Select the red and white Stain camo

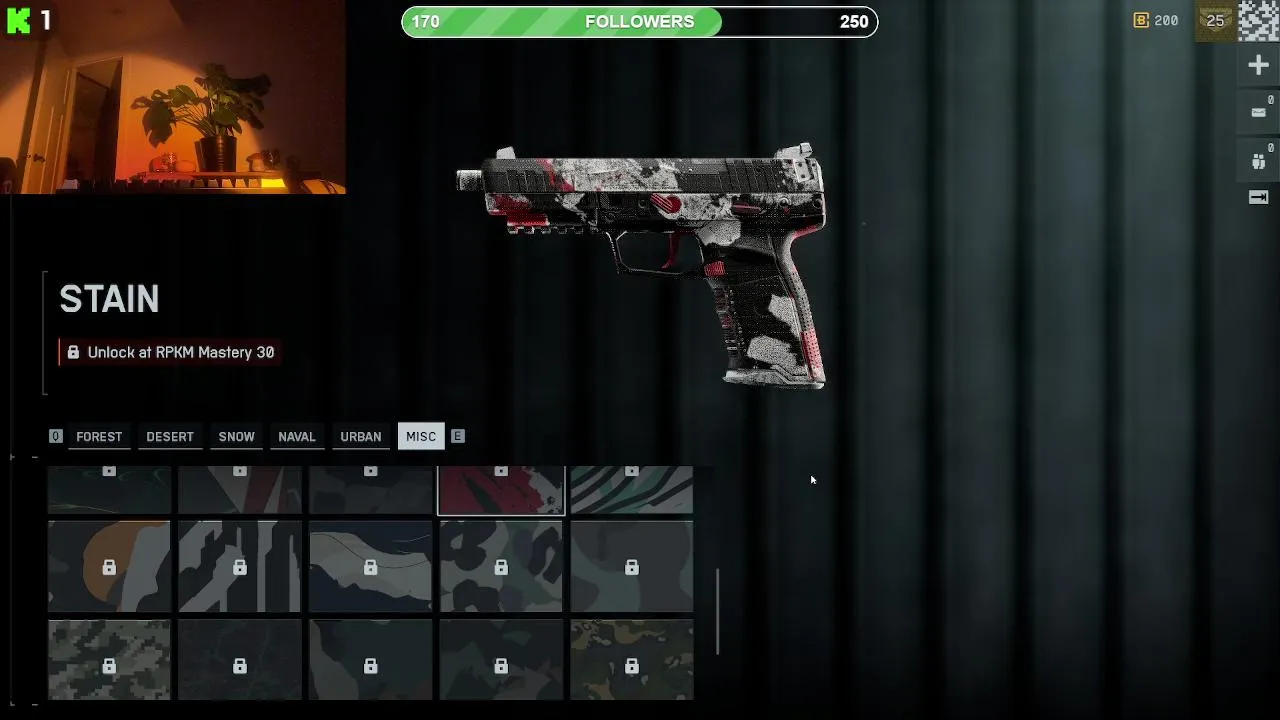501,490
